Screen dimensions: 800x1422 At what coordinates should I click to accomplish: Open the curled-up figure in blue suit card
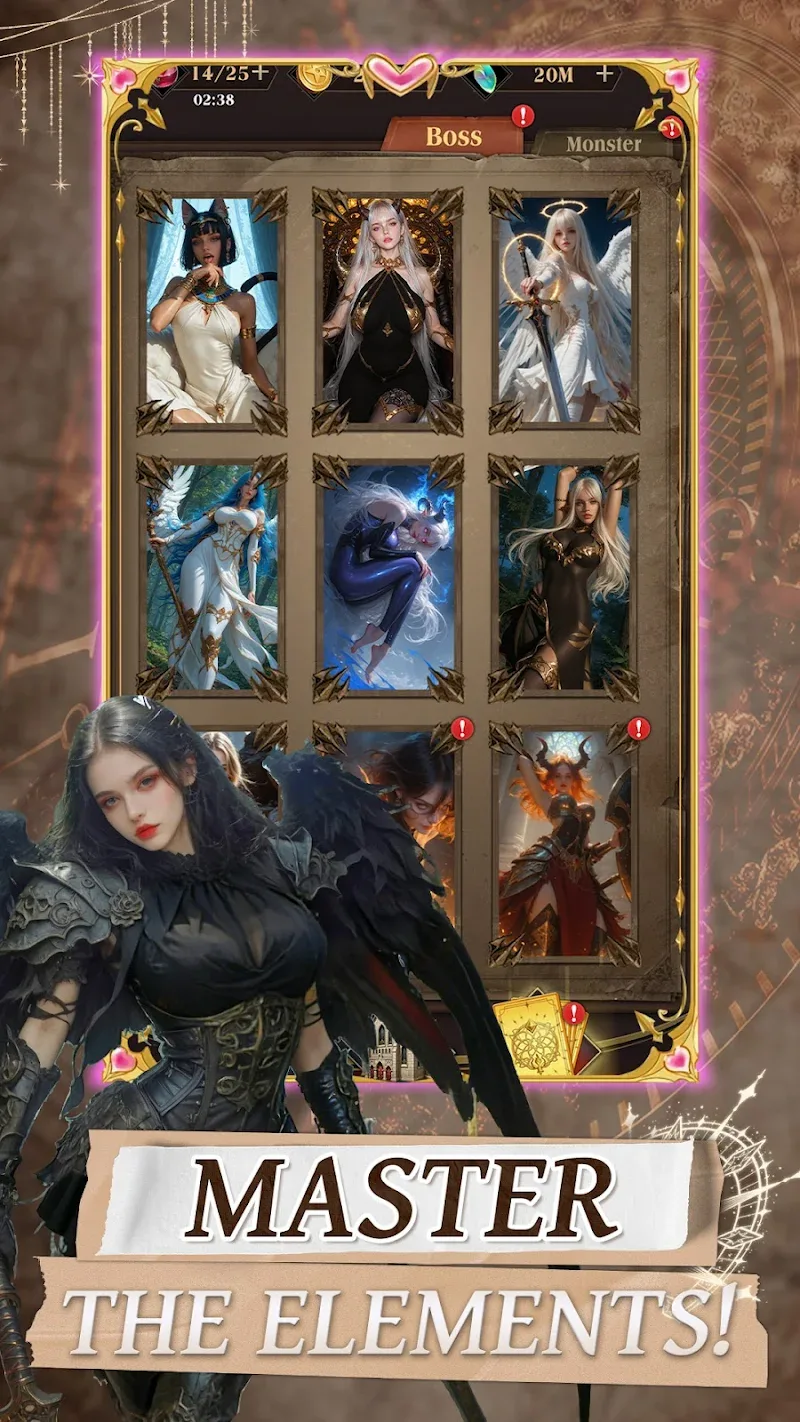tap(388, 578)
